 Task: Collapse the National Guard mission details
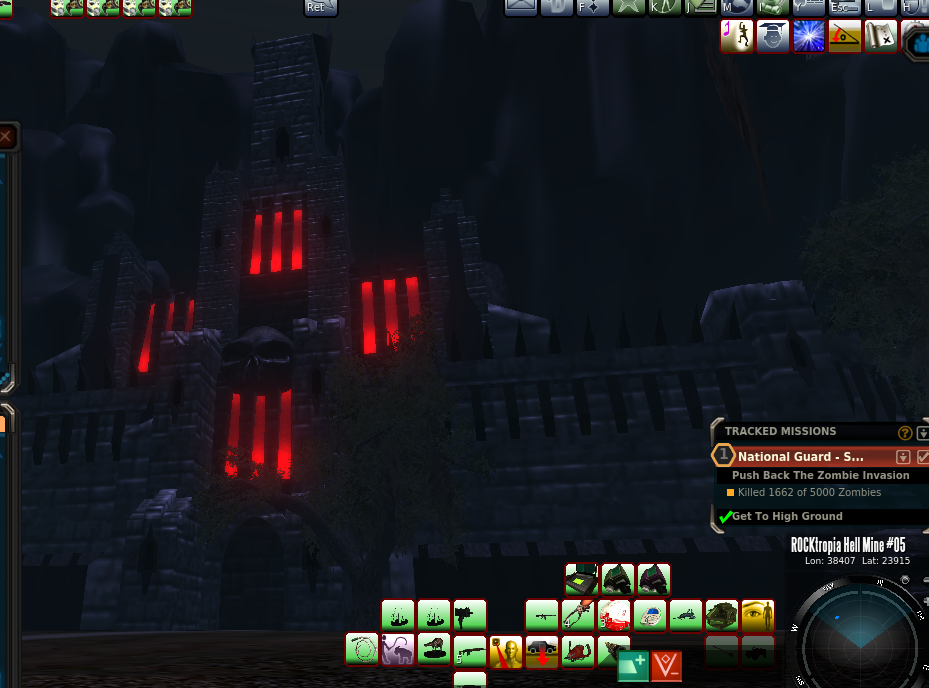903,456
